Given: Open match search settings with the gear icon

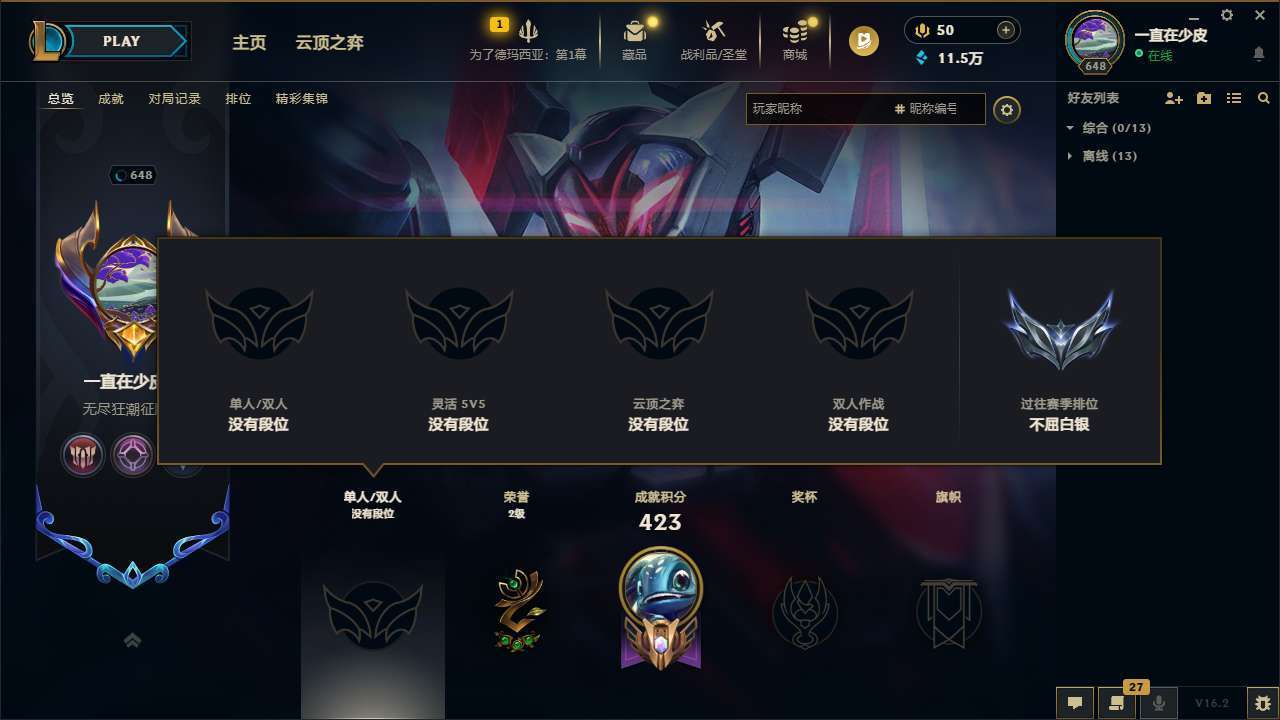Looking at the screenshot, I should tap(1007, 109).
